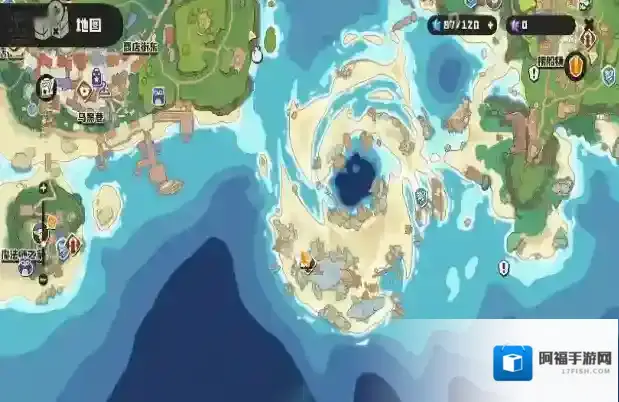This screenshot has height=402, width=619.
Task: Select the white circular marker in town
Action: [x=46, y=88]
